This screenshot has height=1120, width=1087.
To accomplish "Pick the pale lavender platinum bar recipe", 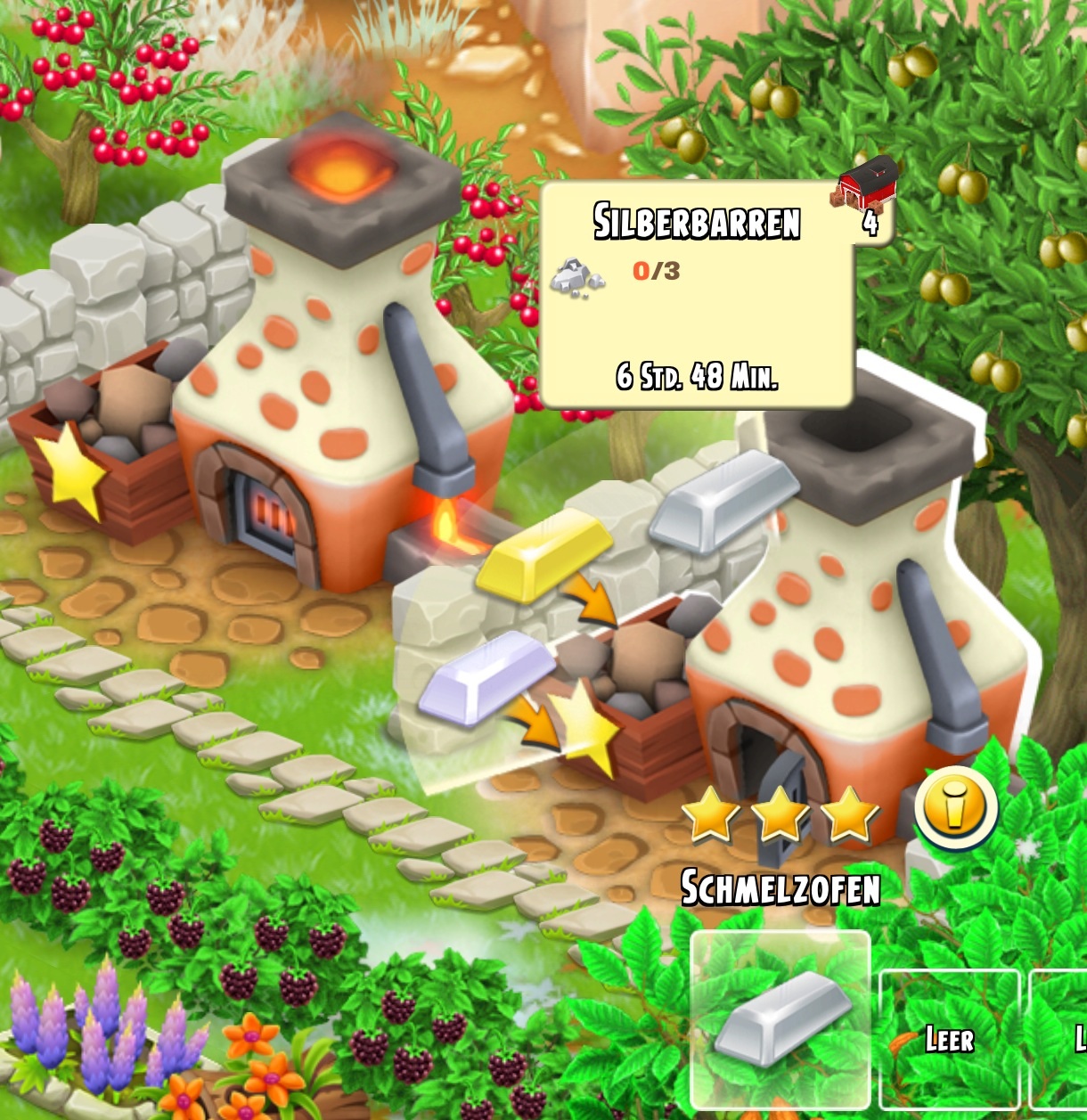I will click(x=486, y=675).
